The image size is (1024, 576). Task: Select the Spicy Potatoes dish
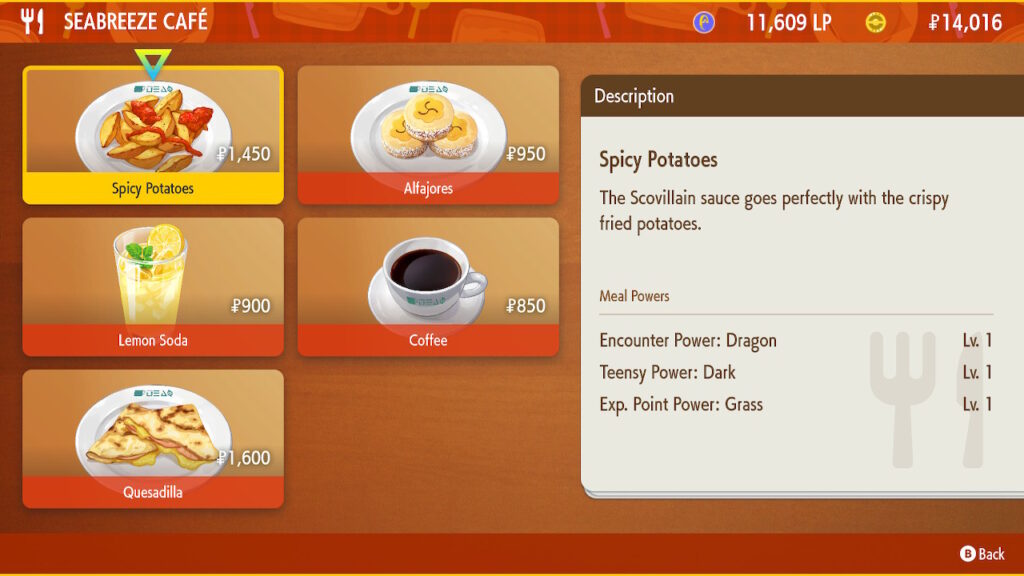(x=153, y=135)
